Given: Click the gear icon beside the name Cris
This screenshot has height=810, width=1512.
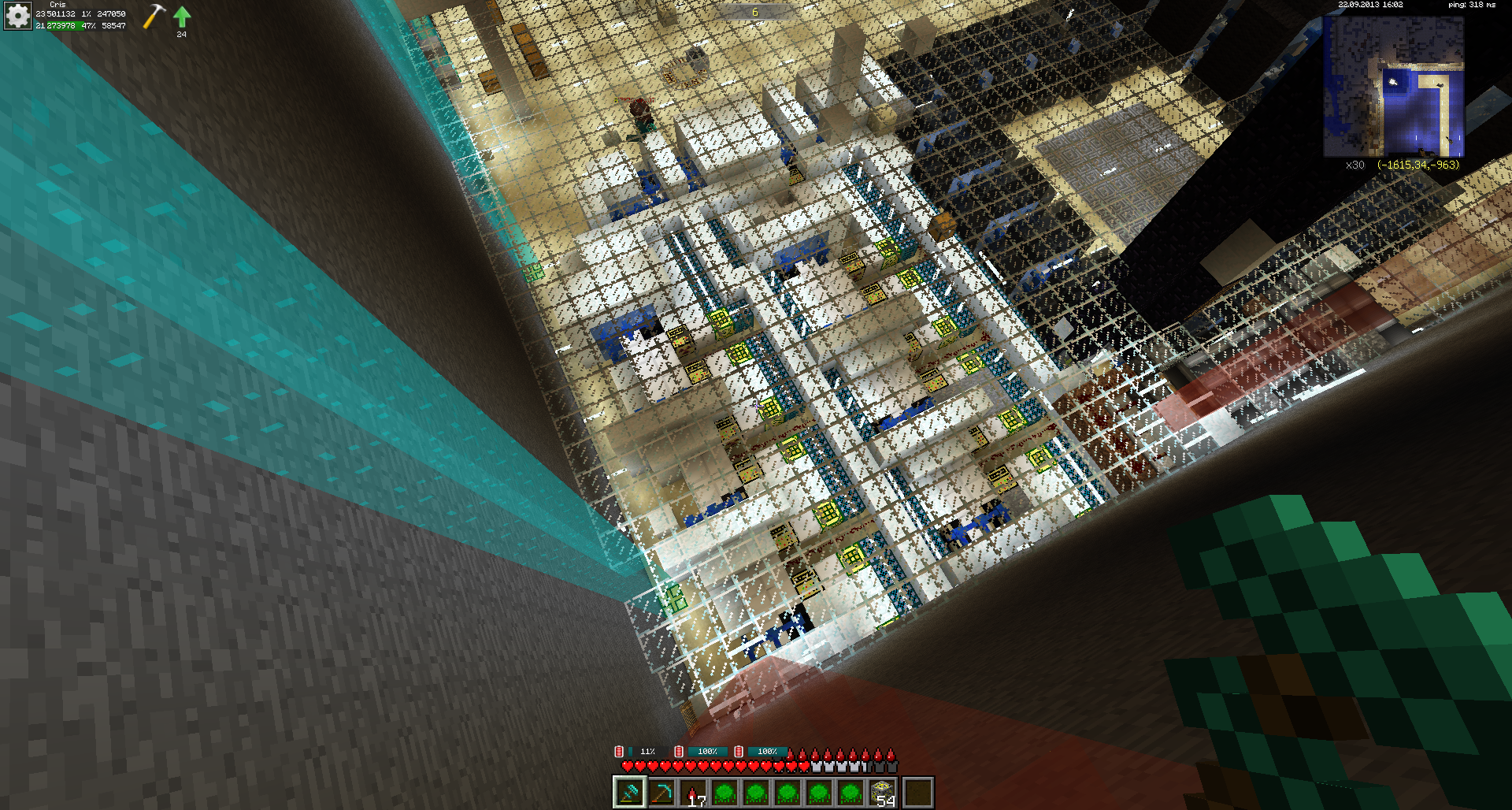Looking at the screenshot, I should click(x=17, y=16).
